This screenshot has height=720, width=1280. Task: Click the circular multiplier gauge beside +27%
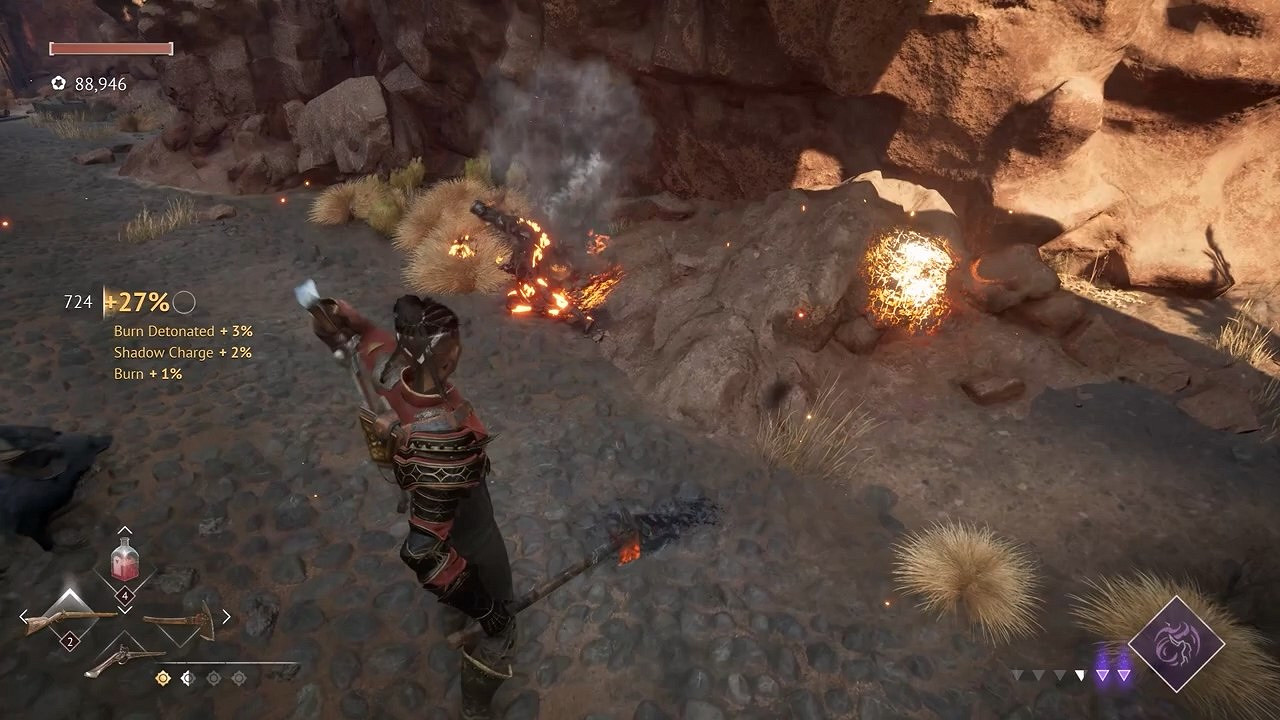183,301
